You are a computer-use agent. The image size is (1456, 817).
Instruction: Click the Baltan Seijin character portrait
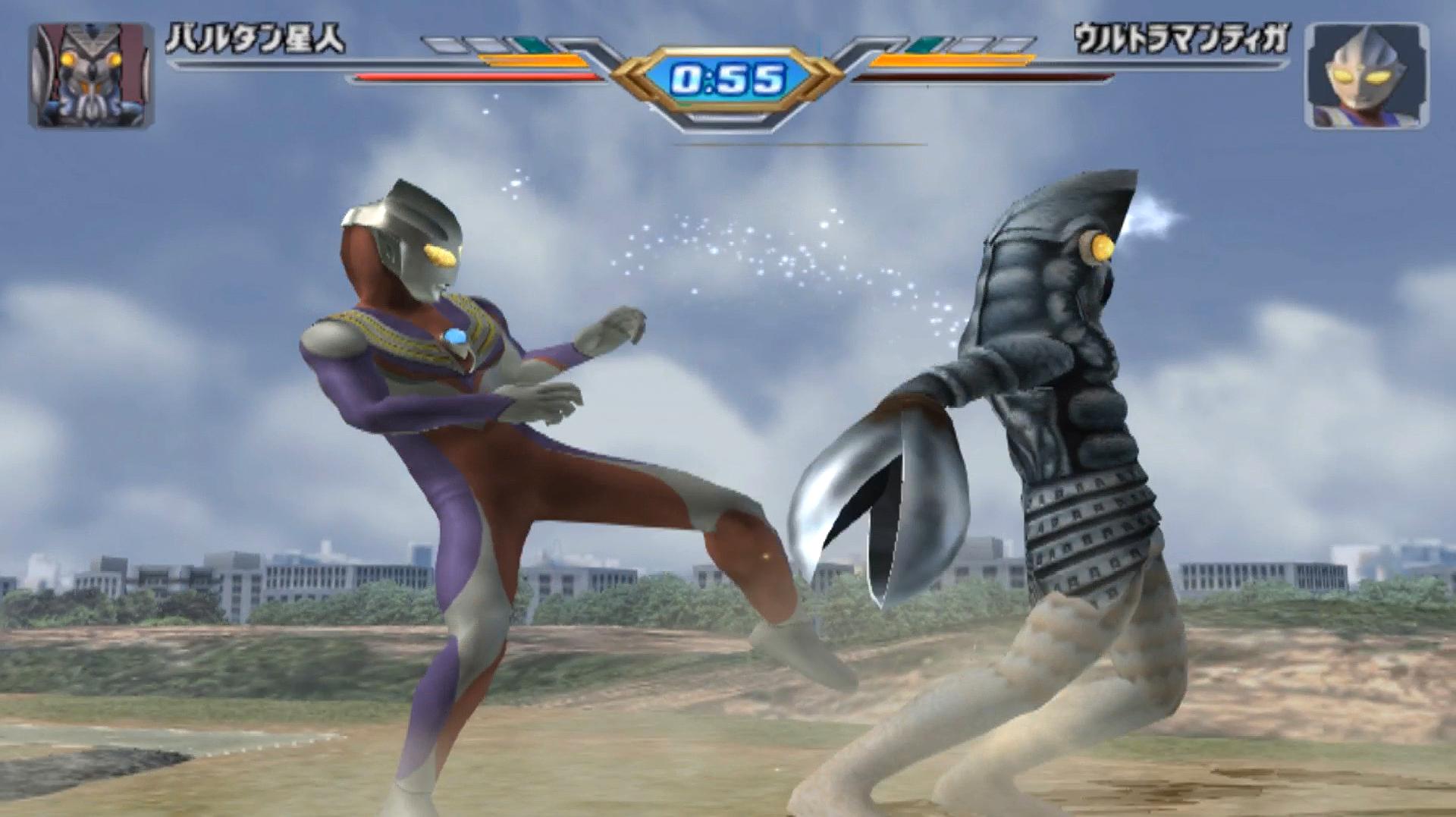tap(91, 75)
